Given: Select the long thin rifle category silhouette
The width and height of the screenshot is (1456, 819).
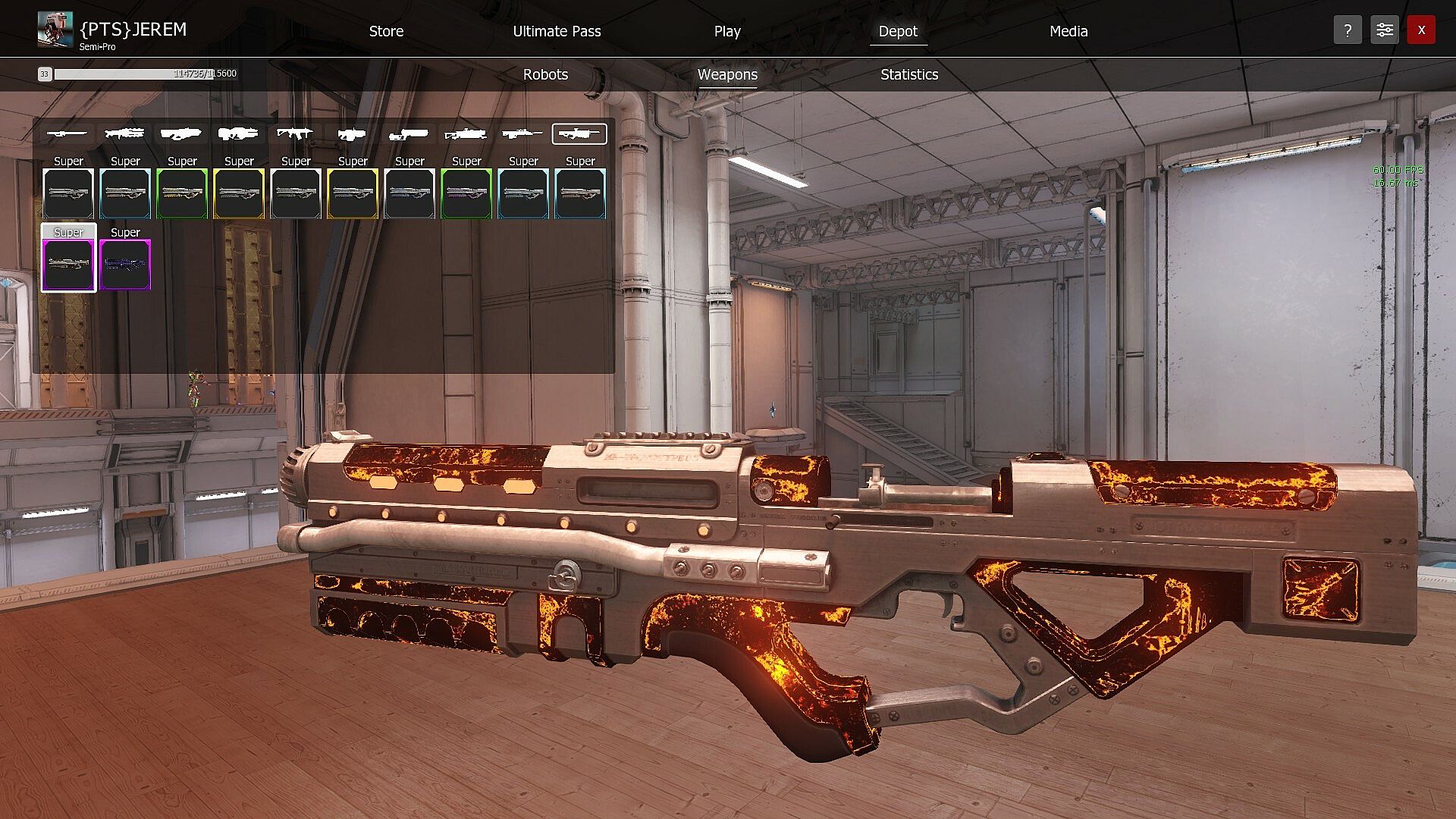Looking at the screenshot, I should pyautogui.click(x=67, y=134).
